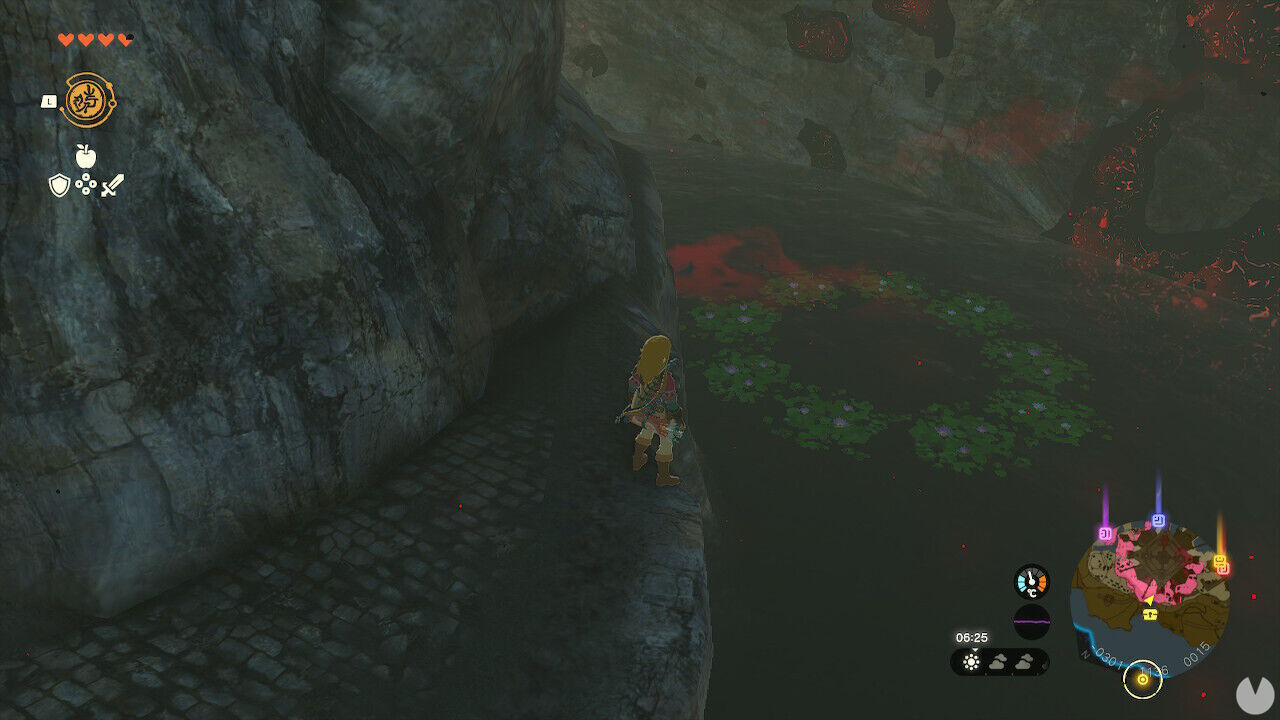This screenshot has height=720, width=1280.
Task: Select the Recall ability rune icon
Action: coord(89,98)
